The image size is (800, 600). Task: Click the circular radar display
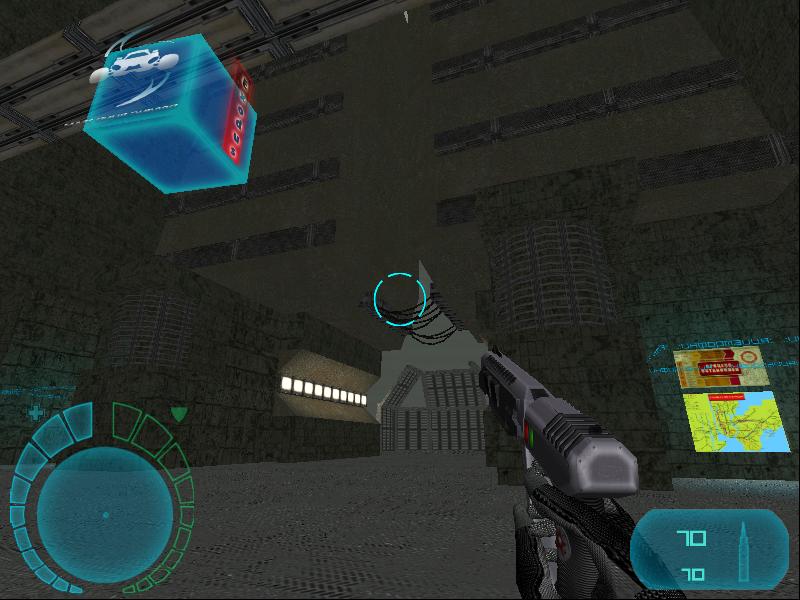click(x=104, y=515)
